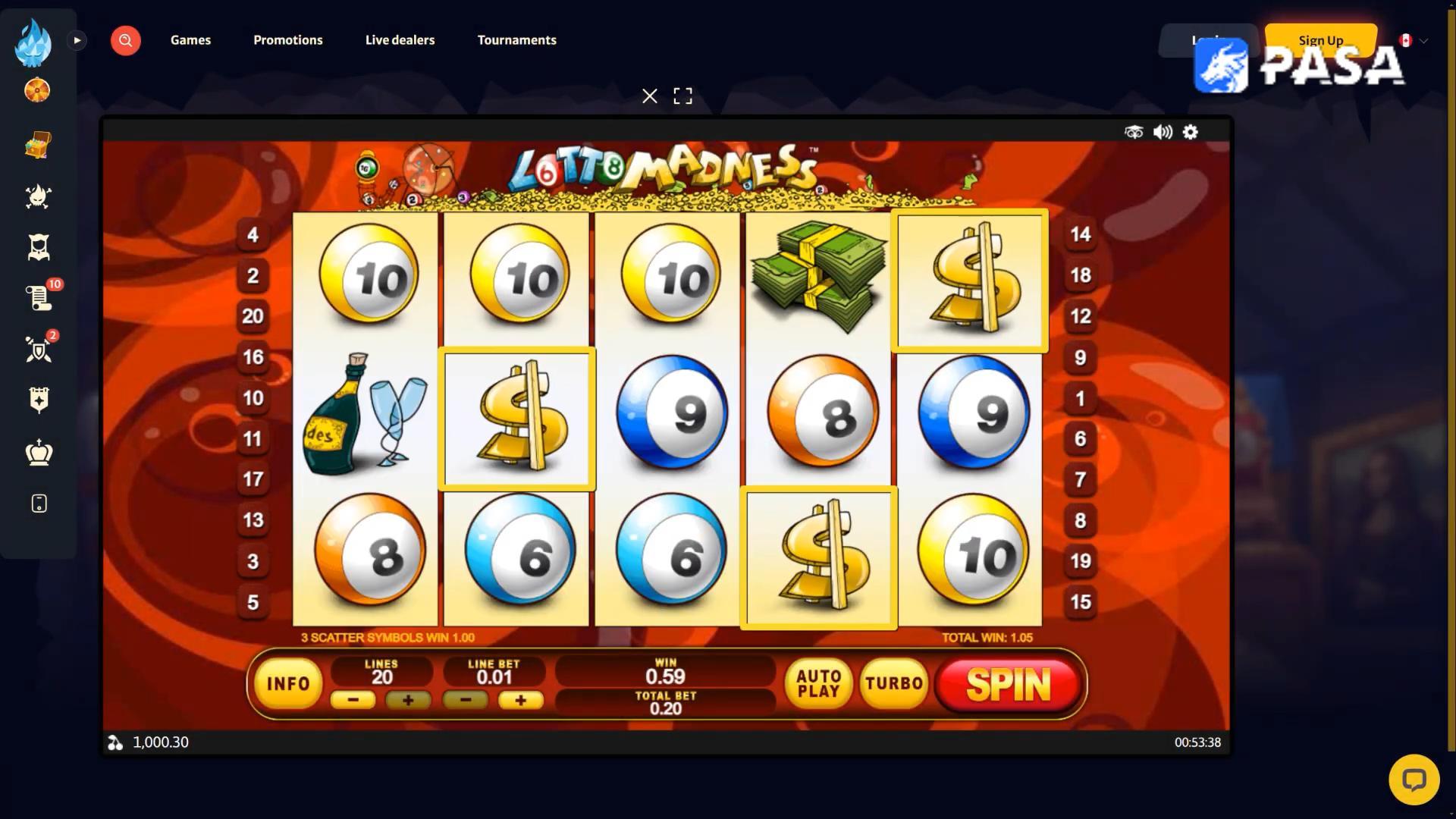Select payline 20 marker
Image resolution: width=1456 pixels, height=819 pixels.
(253, 316)
